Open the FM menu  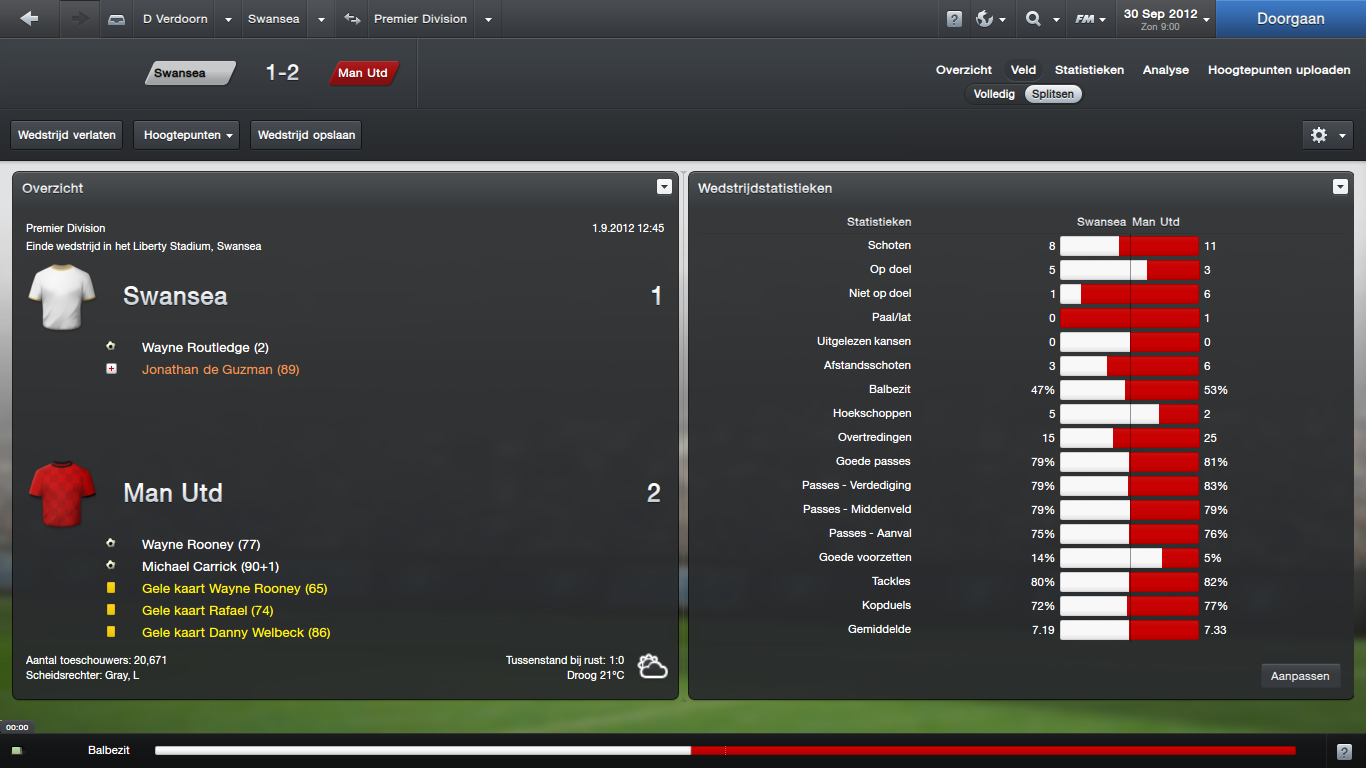click(1090, 19)
